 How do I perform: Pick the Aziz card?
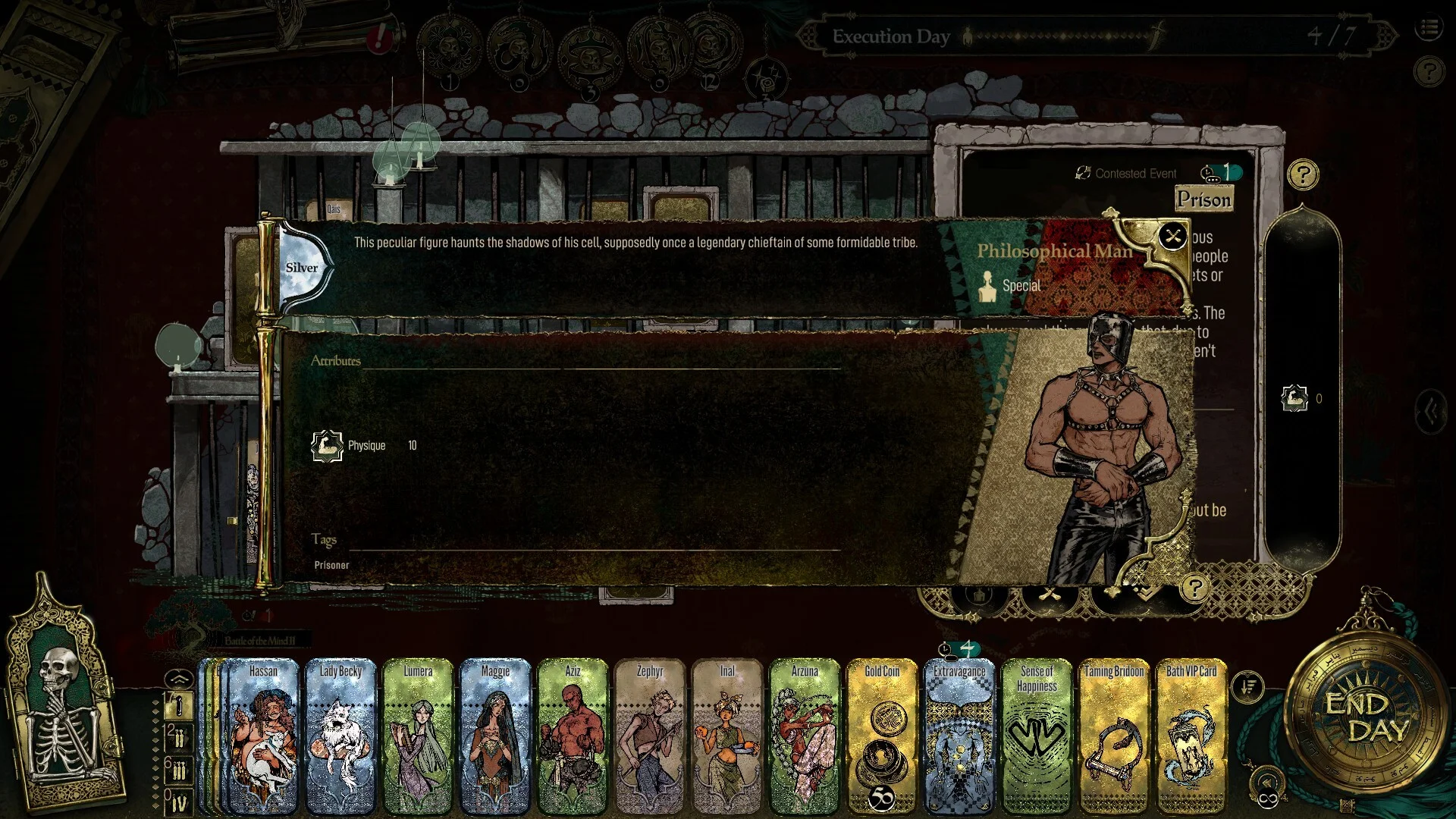[573, 736]
